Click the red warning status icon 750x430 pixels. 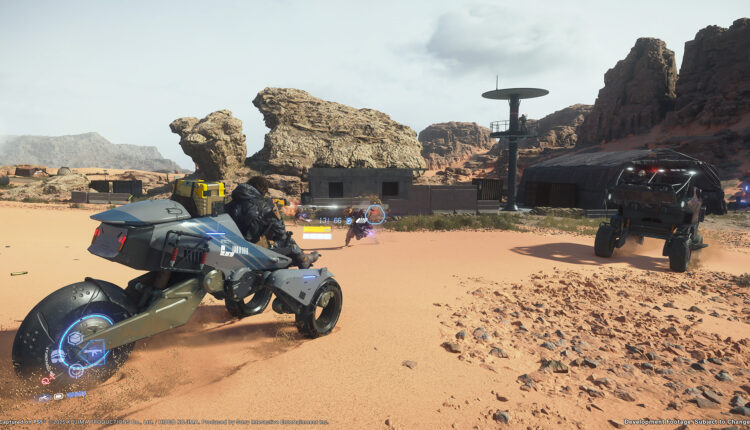tap(47, 380)
